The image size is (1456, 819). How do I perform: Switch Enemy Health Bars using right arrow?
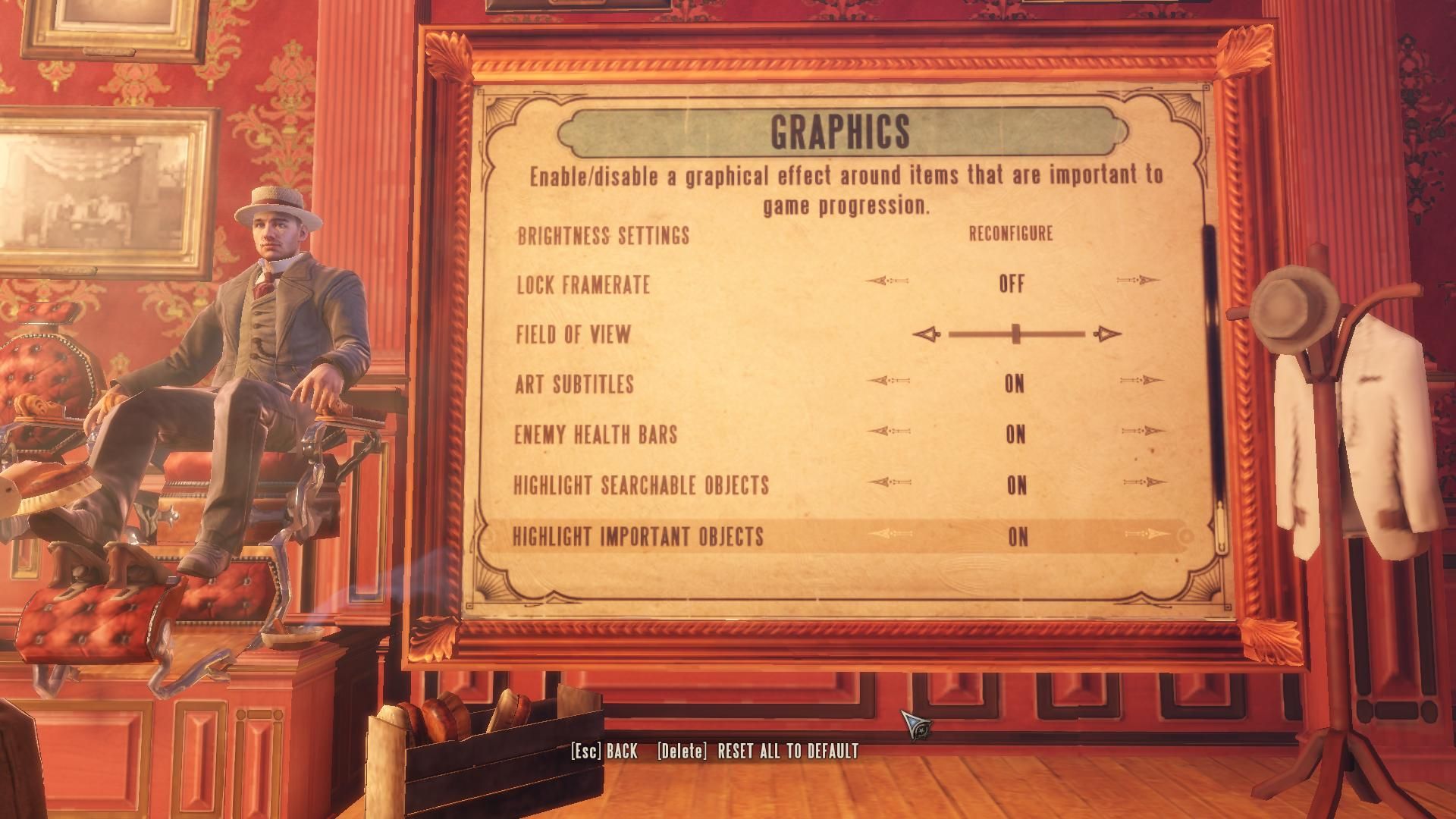tap(1144, 431)
